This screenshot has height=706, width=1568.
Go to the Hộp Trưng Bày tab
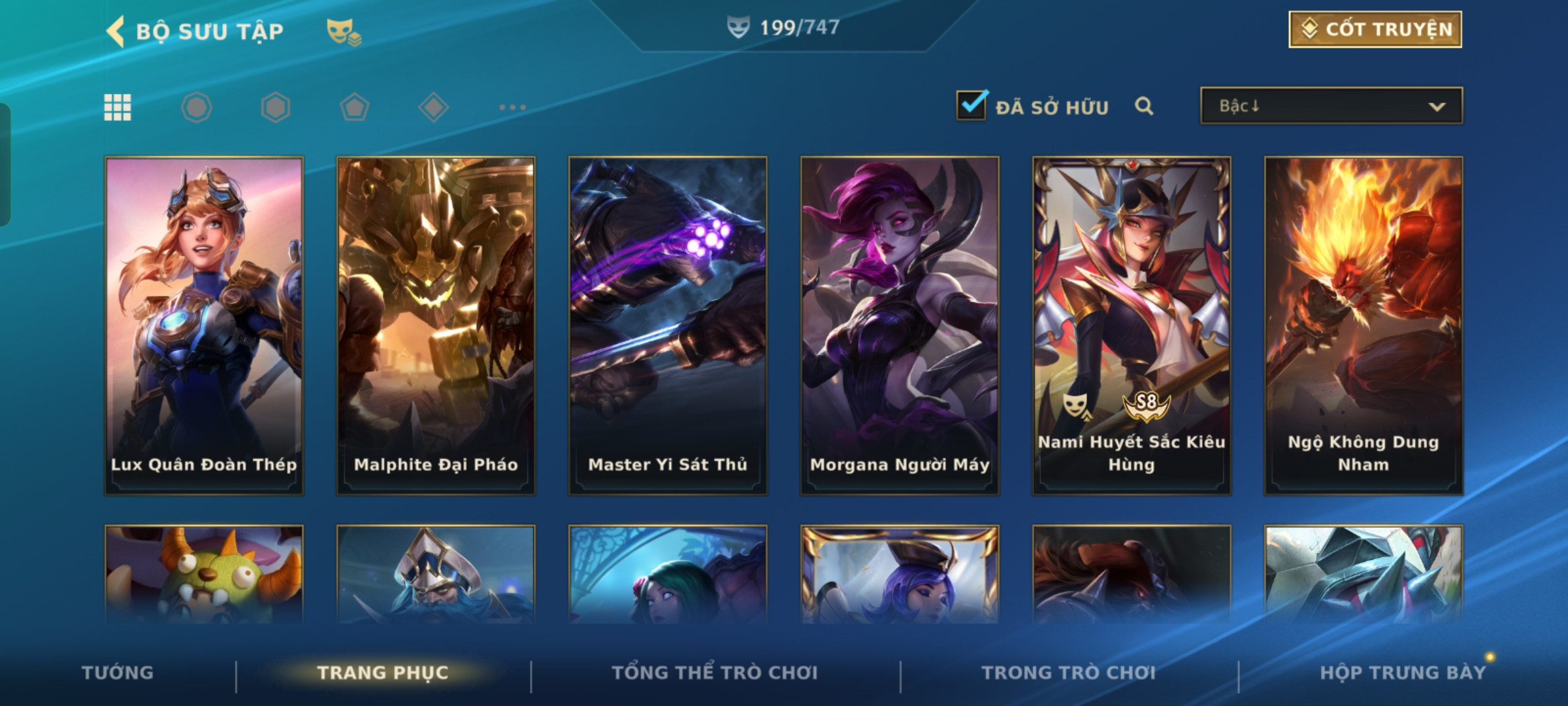click(x=1403, y=673)
